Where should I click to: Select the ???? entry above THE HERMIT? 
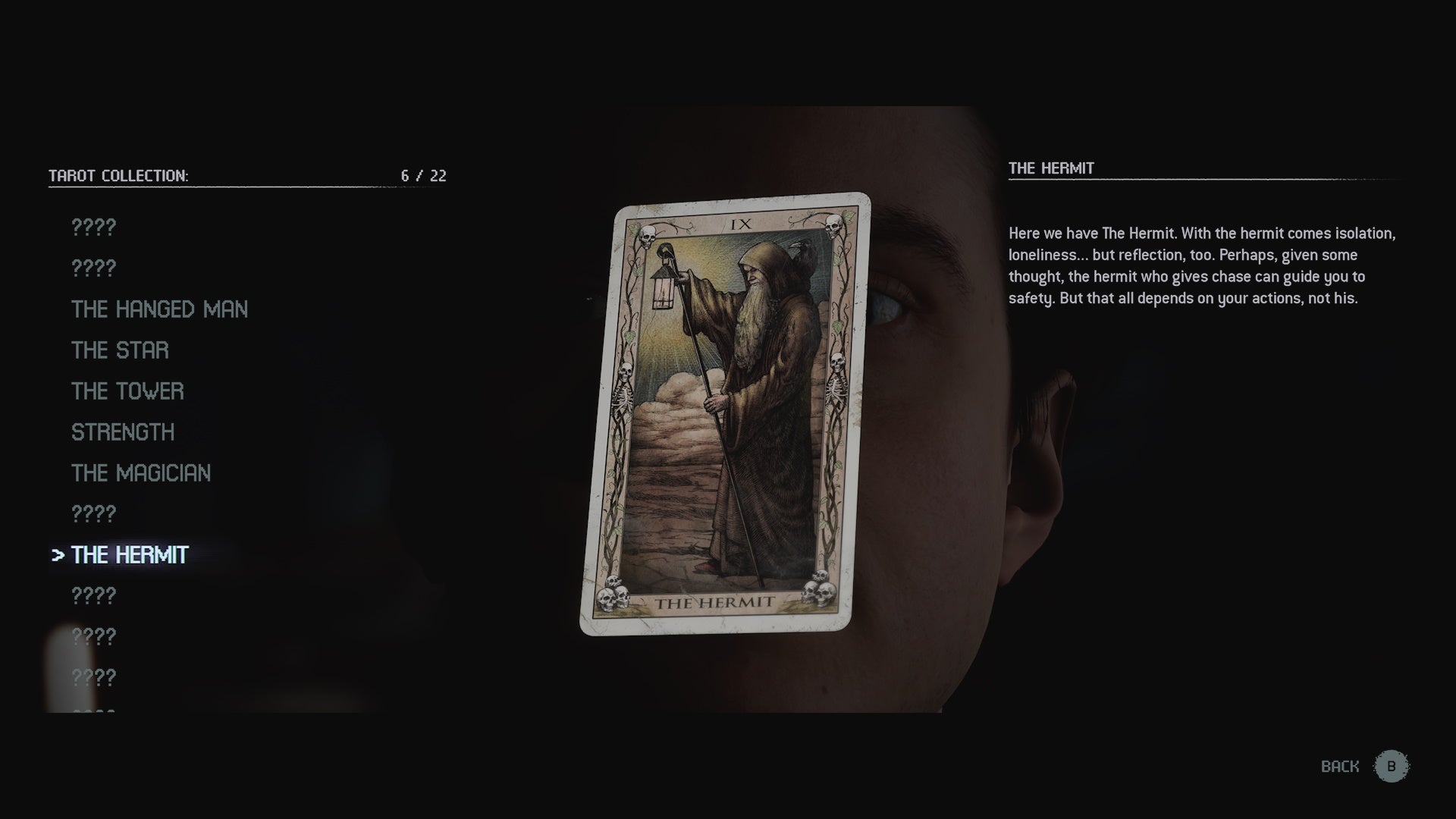coord(93,513)
